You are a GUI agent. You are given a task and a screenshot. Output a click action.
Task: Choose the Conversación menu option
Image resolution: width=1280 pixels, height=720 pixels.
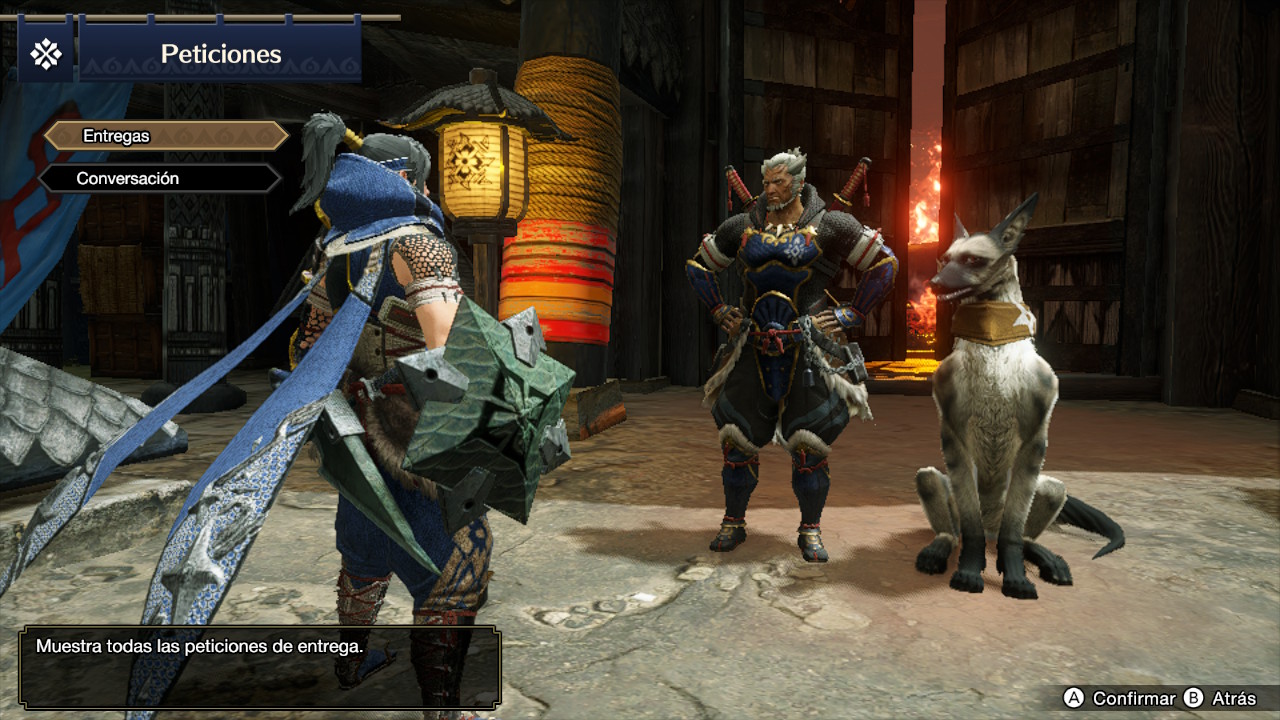point(160,179)
